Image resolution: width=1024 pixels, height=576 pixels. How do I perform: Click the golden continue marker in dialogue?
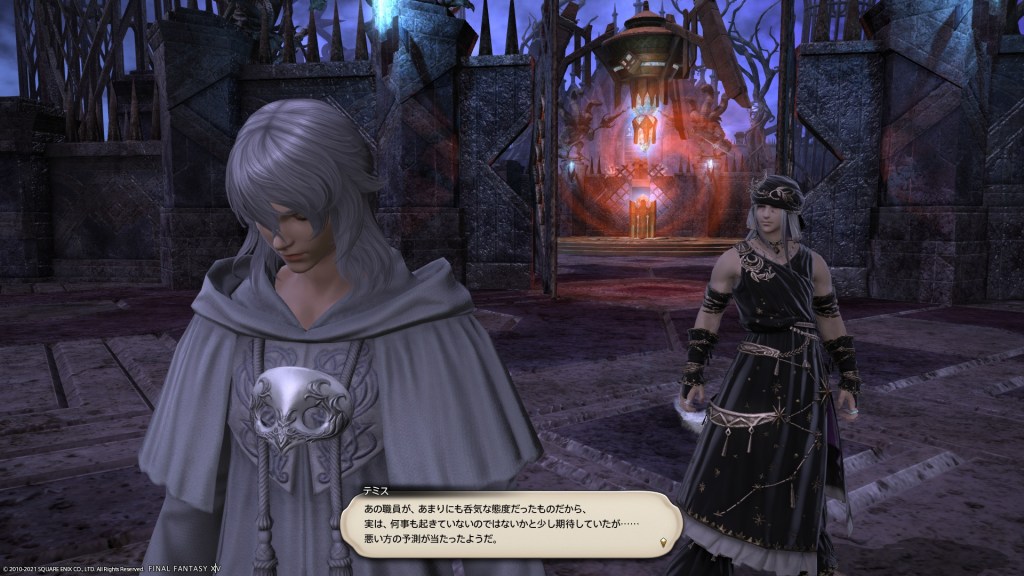(664, 543)
